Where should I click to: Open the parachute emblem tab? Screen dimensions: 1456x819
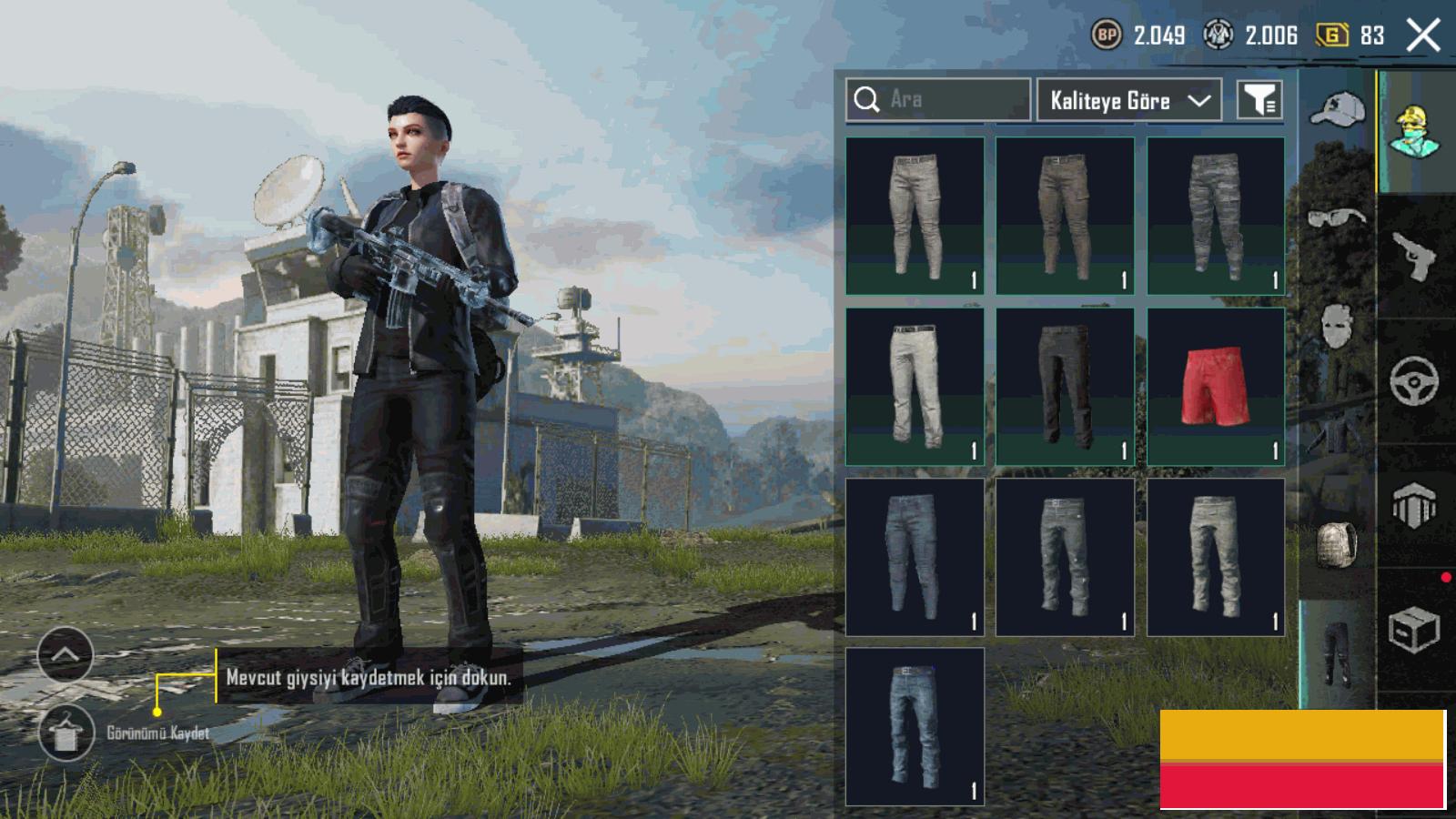pos(1414,504)
